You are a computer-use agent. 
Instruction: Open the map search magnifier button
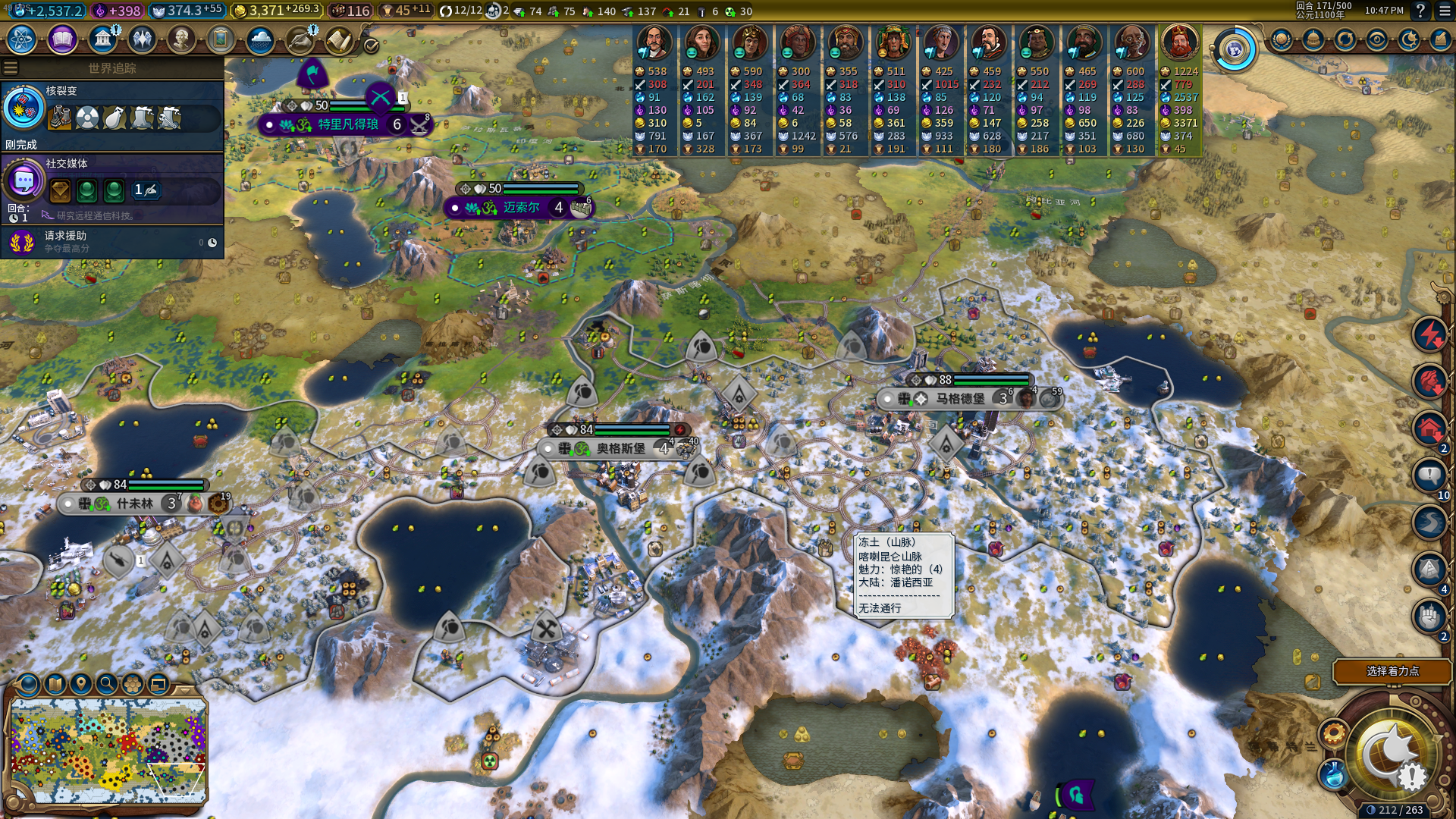tap(107, 684)
